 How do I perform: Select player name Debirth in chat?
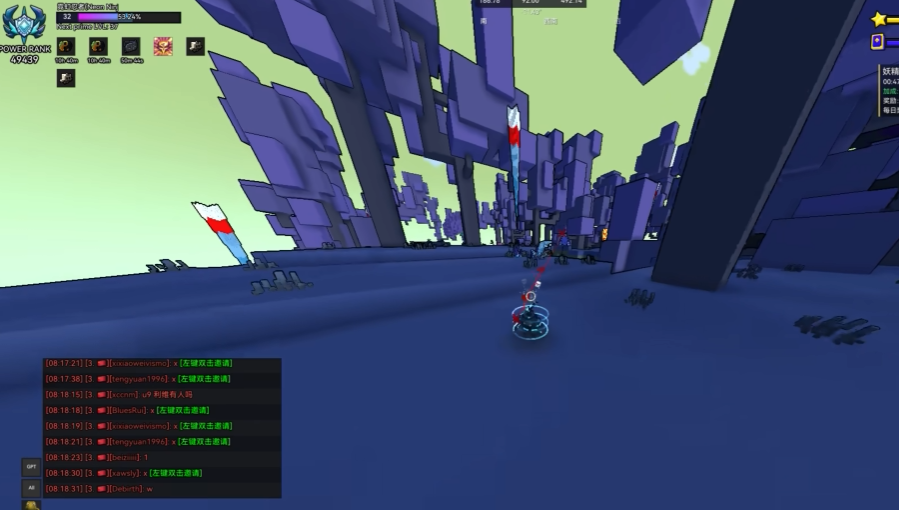coord(125,488)
